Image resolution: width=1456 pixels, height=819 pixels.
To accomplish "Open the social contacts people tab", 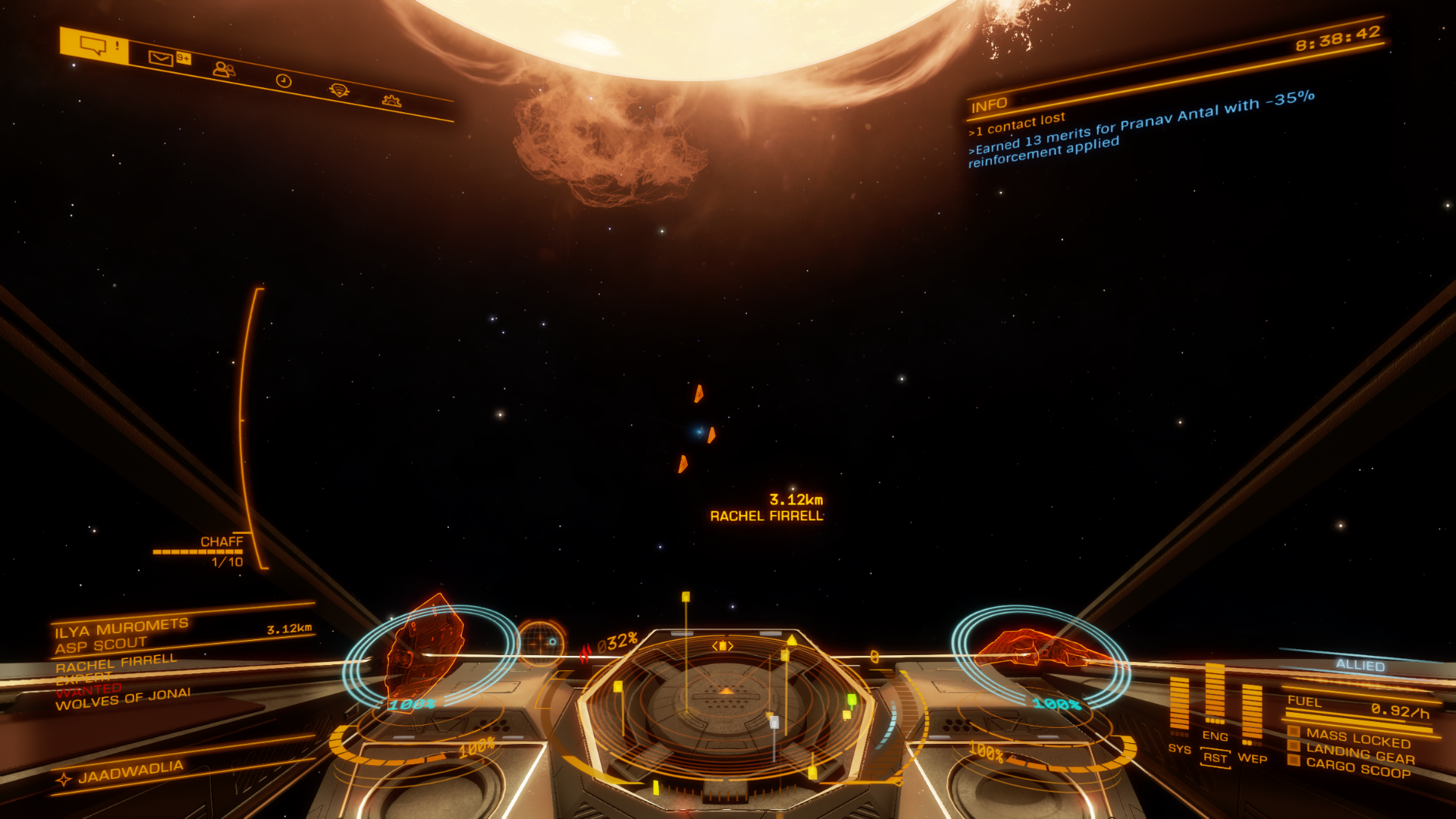I will click(224, 70).
